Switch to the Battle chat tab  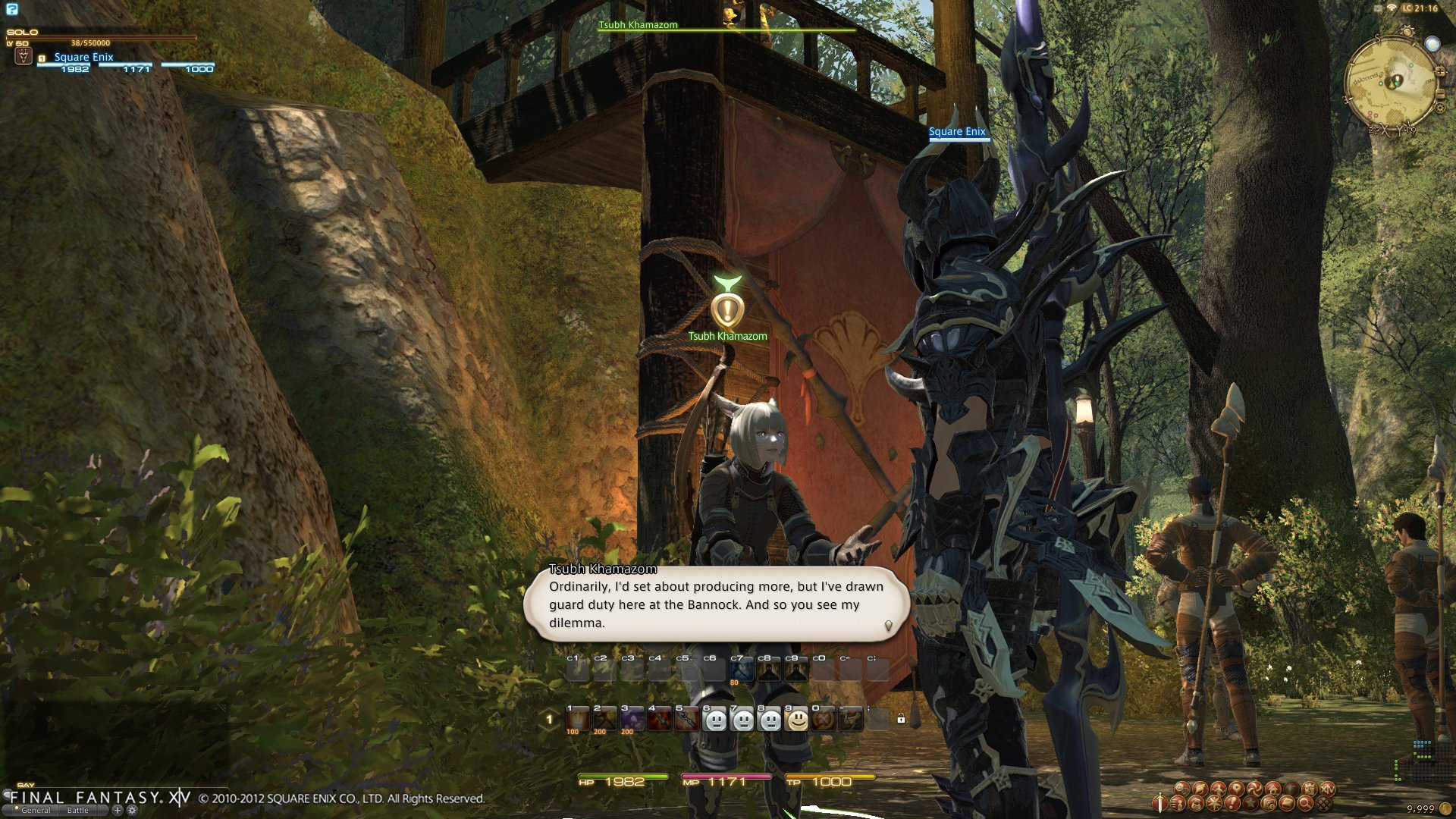(x=78, y=811)
